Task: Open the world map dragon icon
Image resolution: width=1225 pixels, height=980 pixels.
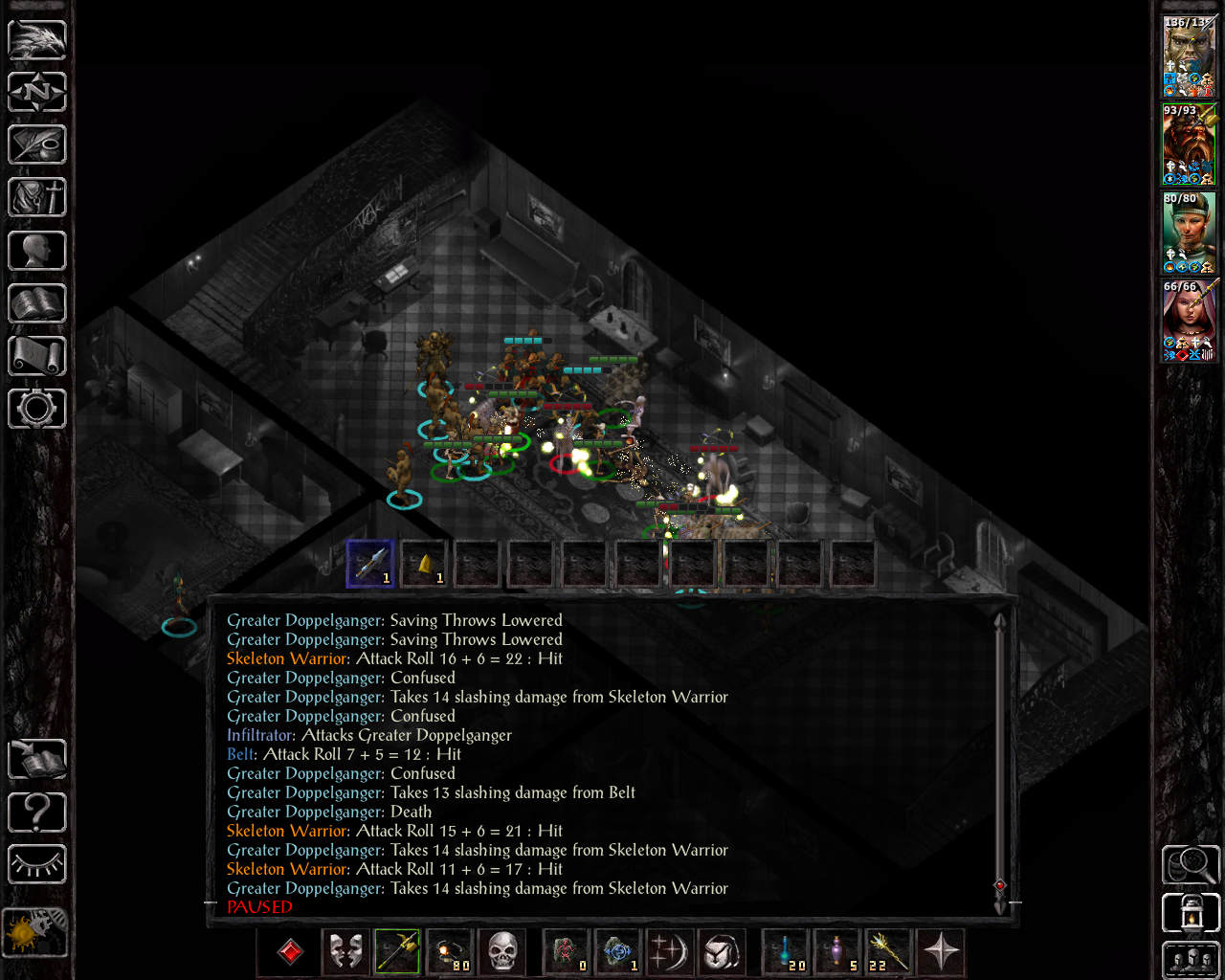Action: click(36, 39)
